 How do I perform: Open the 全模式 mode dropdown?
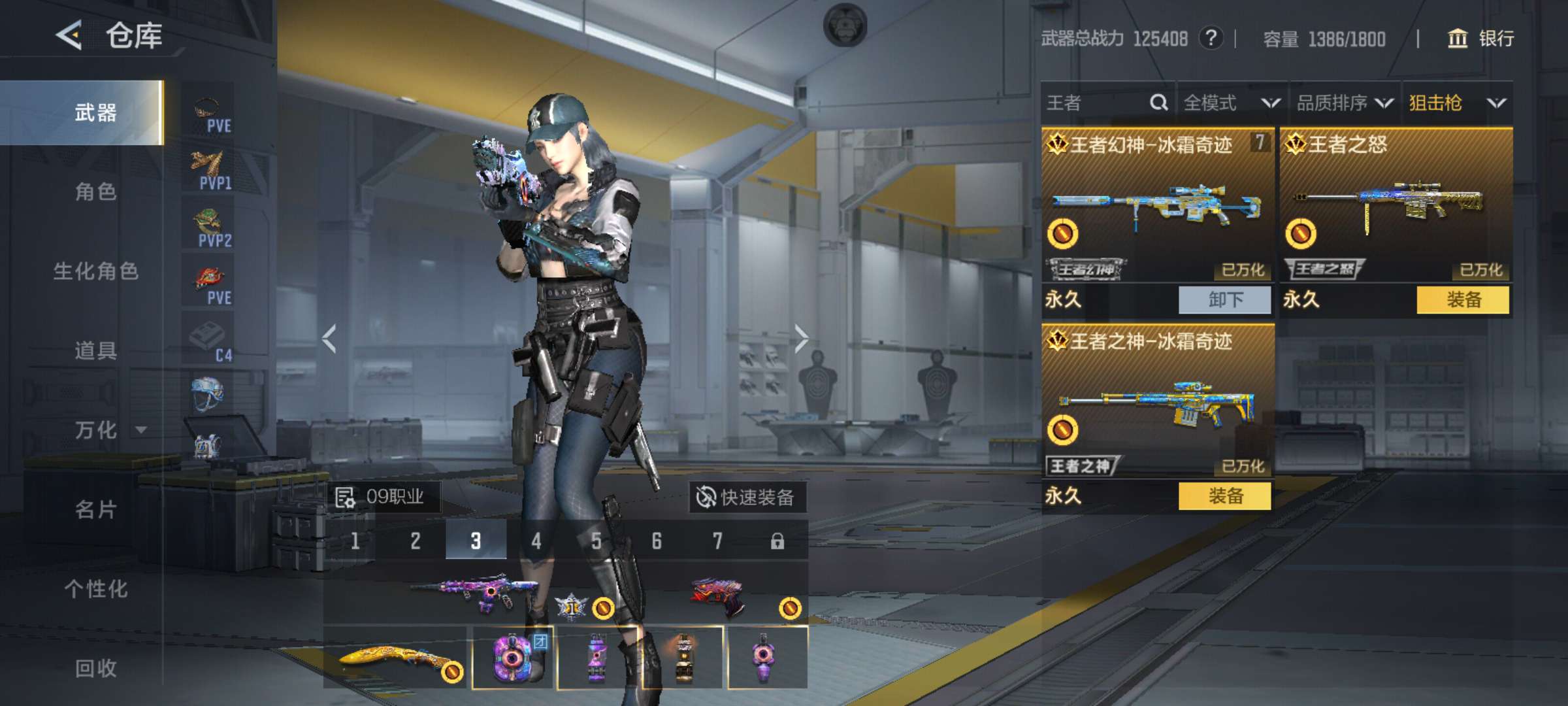[x=1231, y=103]
